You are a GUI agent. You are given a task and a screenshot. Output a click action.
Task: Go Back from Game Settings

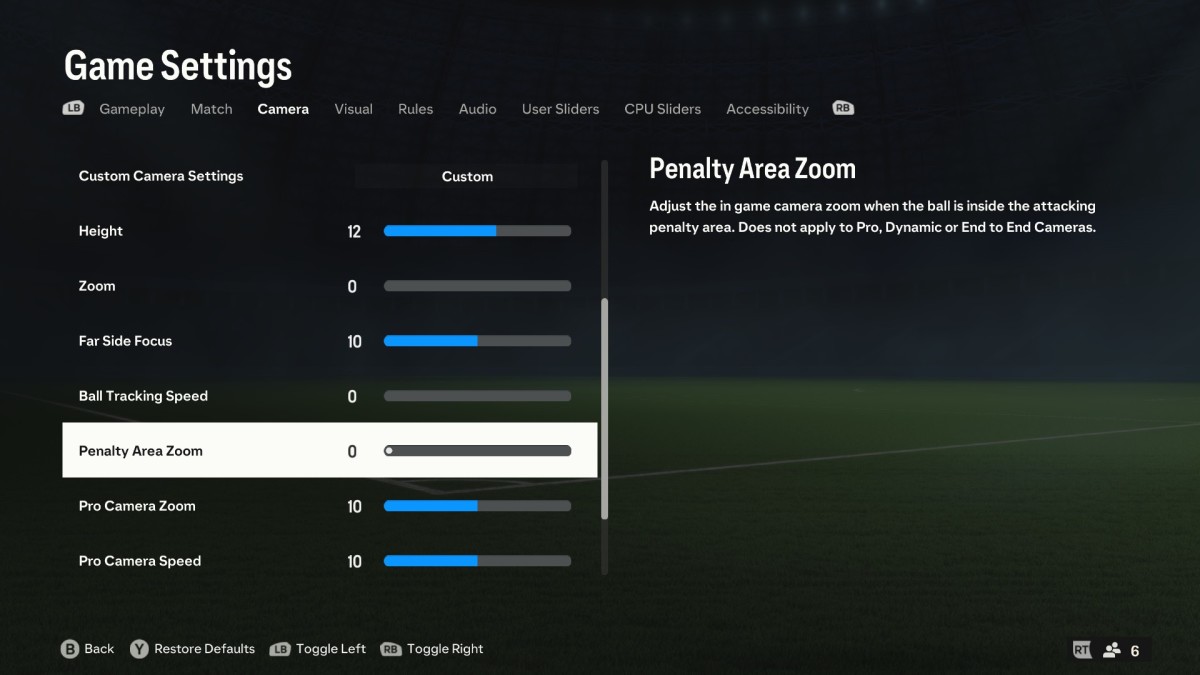pyautogui.click(x=88, y=649)
